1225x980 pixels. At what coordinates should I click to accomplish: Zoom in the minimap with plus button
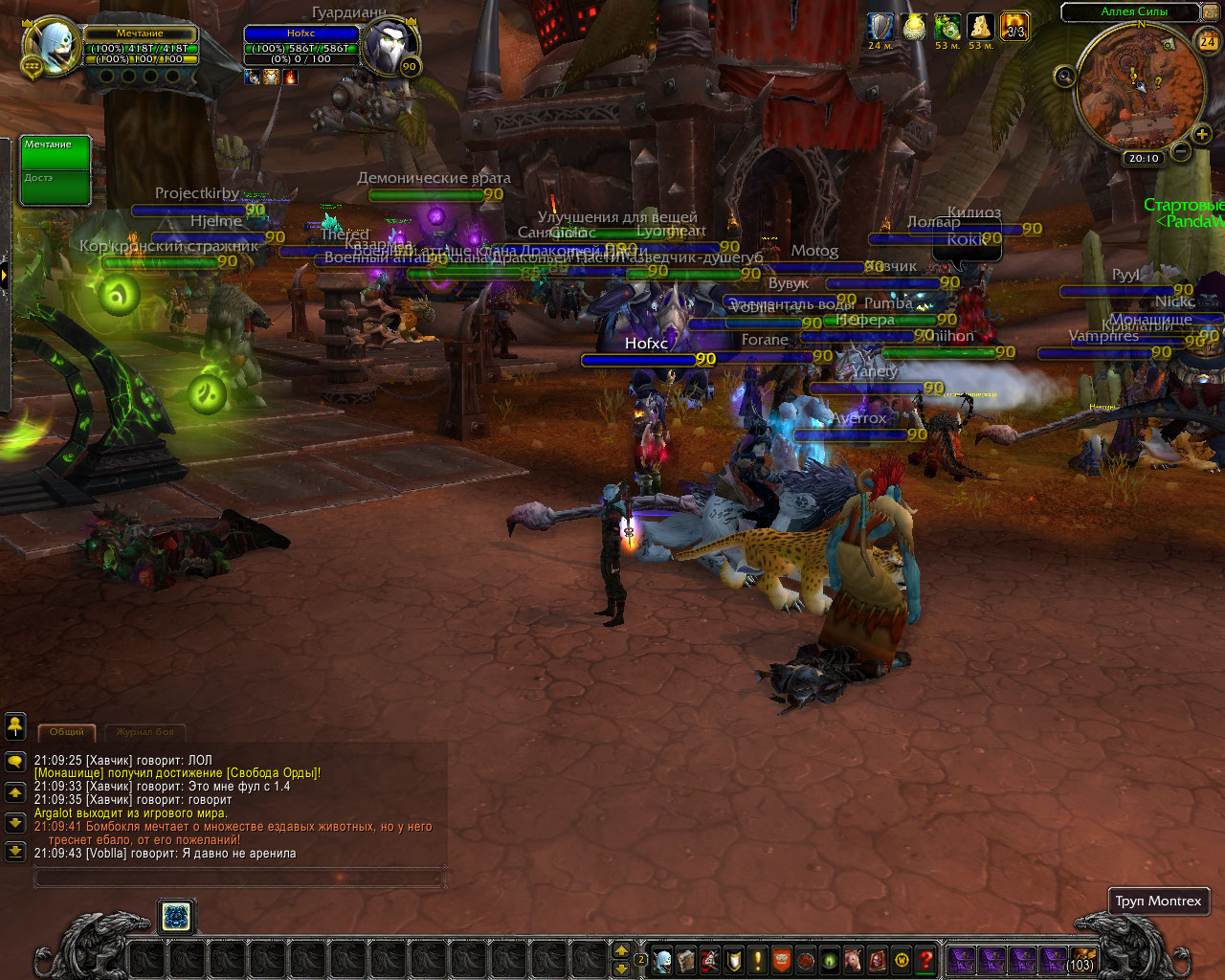(x=1202, y=134)
